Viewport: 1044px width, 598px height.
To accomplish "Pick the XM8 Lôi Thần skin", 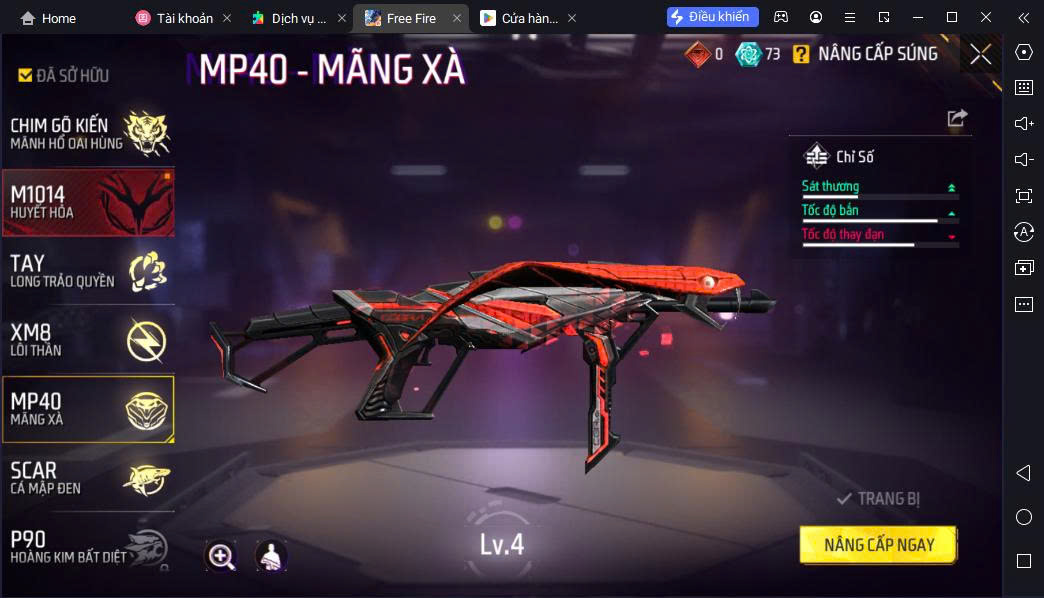I will coord(88,339).
